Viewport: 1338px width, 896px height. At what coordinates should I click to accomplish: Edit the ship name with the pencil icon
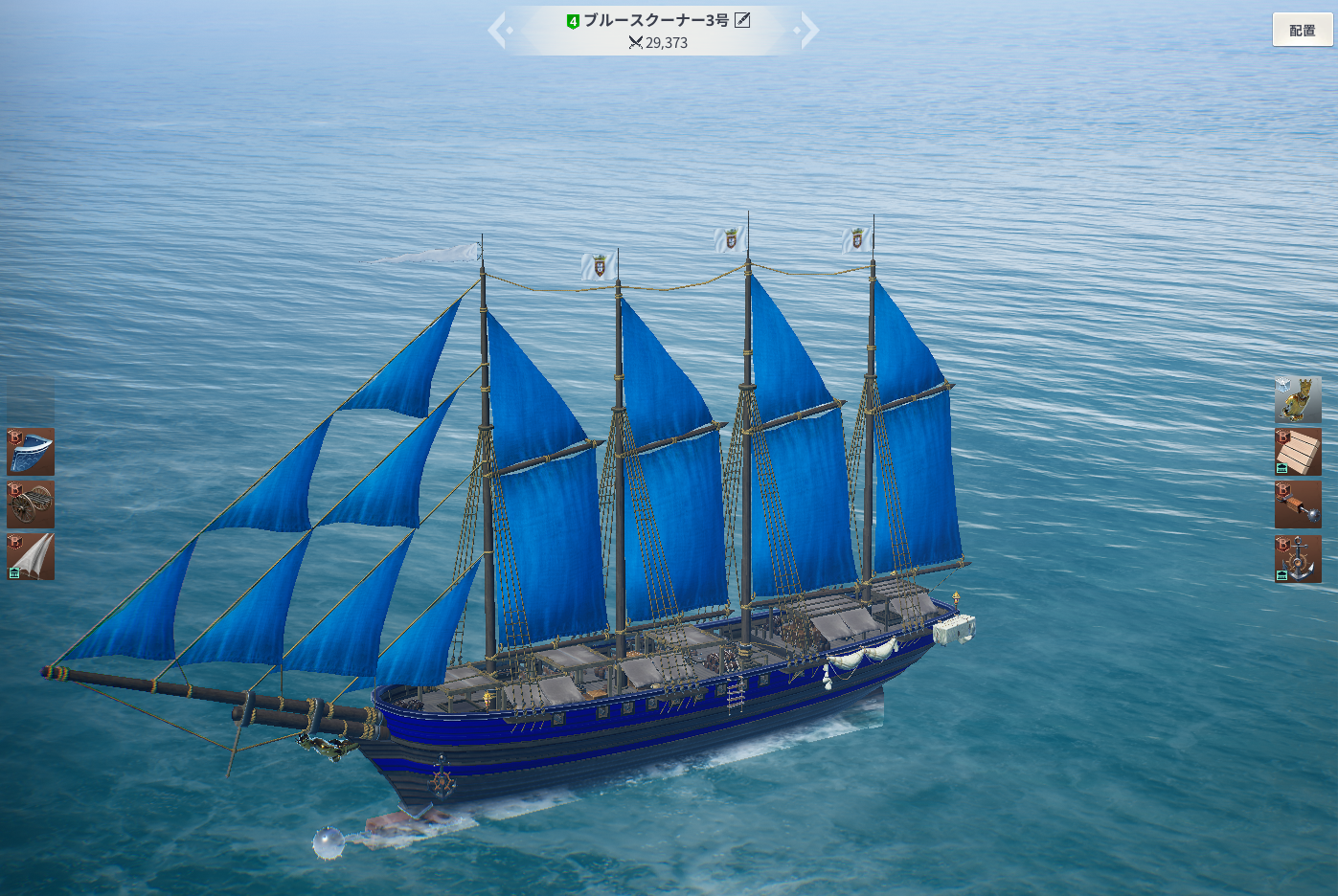[742, 20]
